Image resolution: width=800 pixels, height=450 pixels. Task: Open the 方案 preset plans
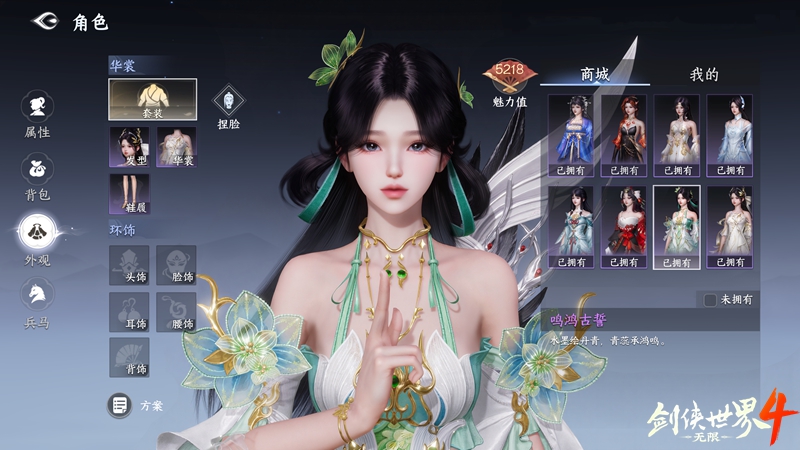click(x=137, y=405)
